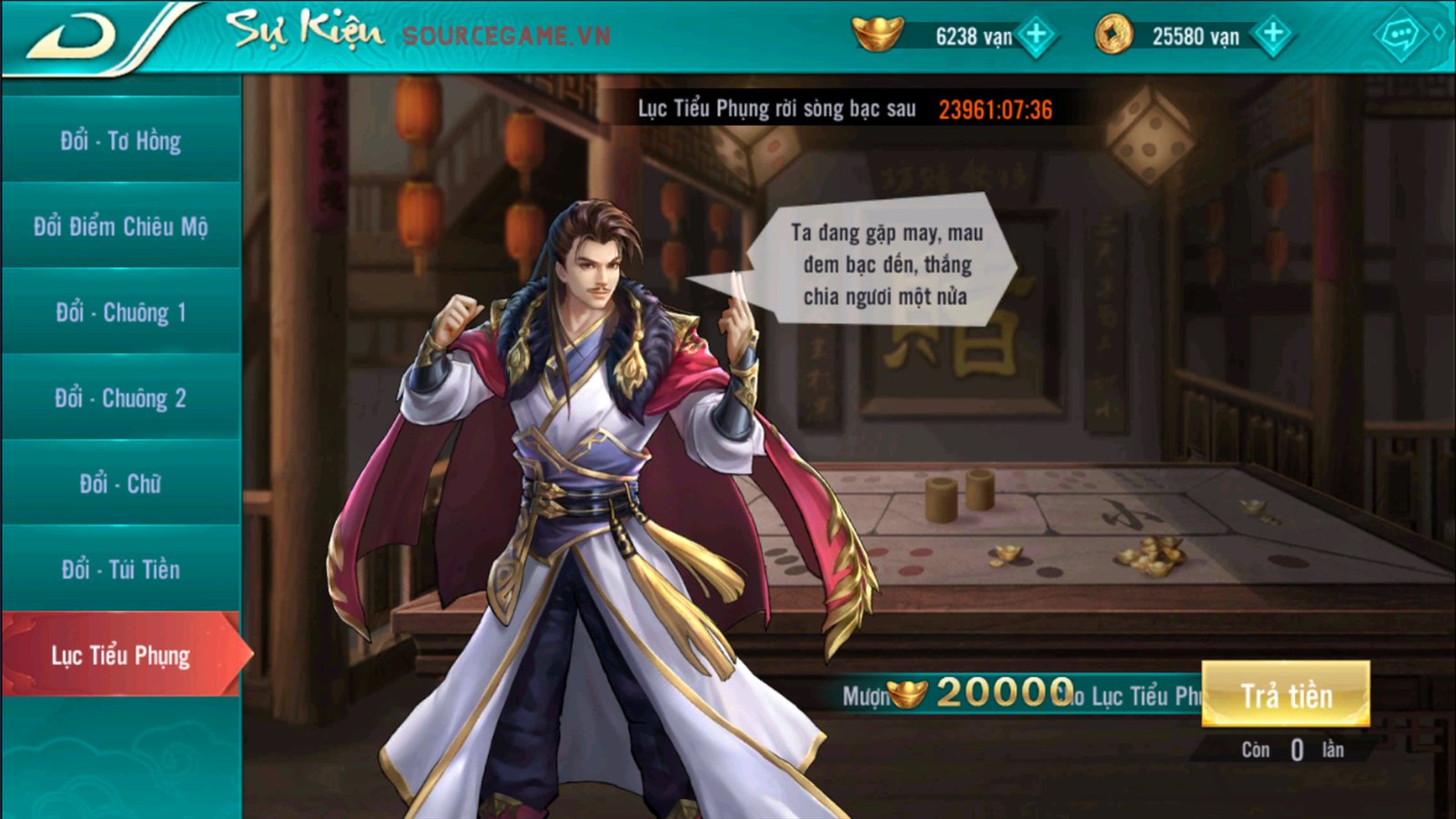Click the Trả tiền button

tap(1285, 695)
